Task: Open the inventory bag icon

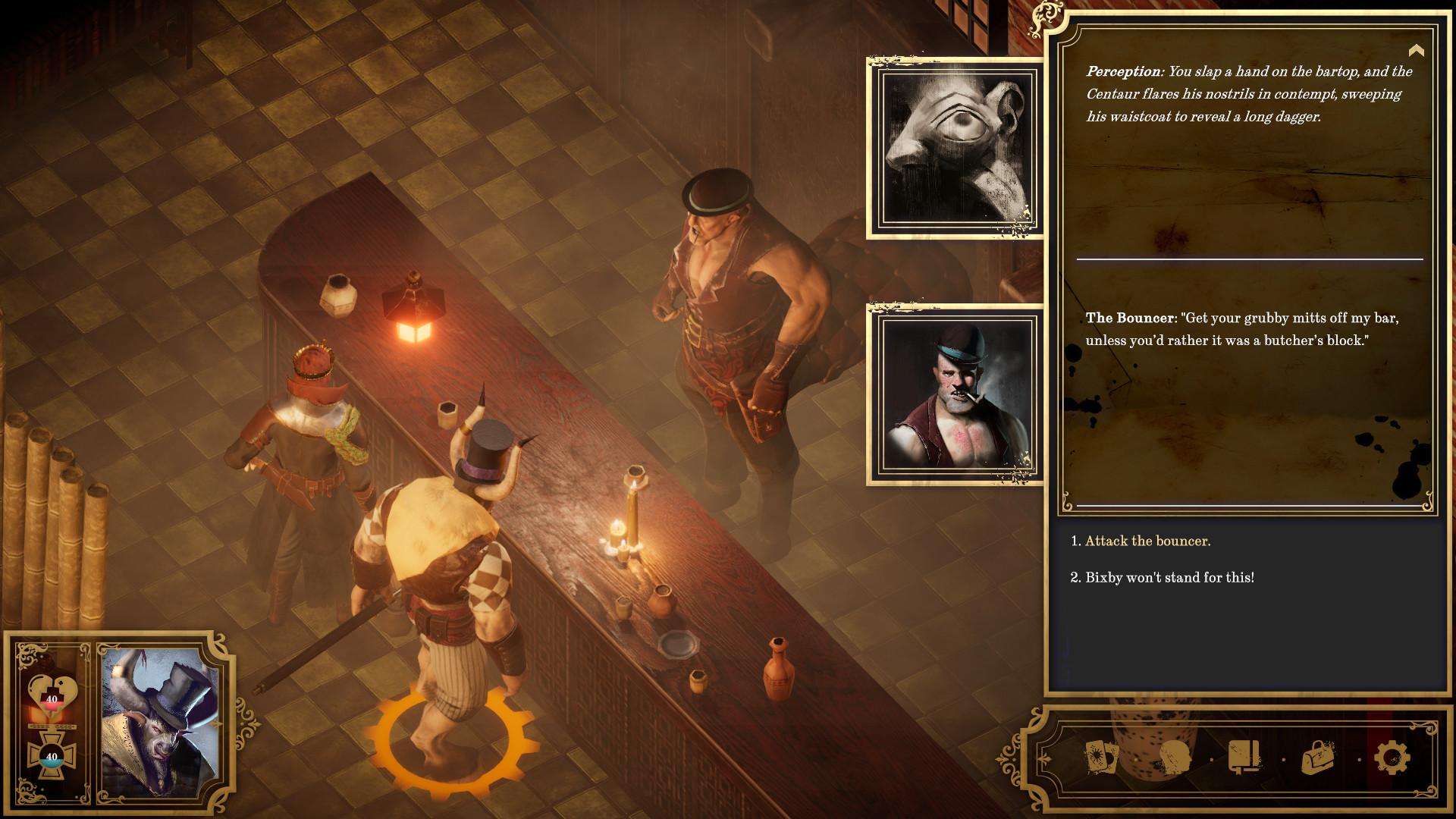Action: click(x=1318, y=757)
